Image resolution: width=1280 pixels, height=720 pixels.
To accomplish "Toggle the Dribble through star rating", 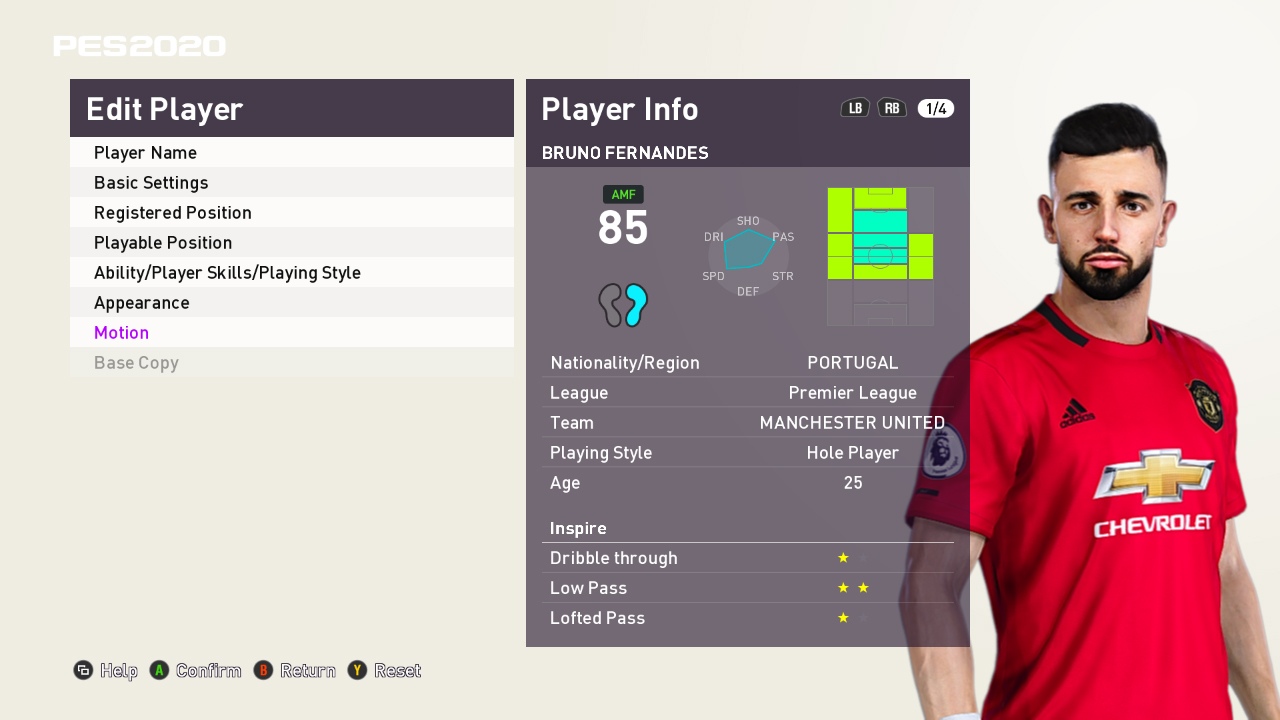I will coord(841,558).
